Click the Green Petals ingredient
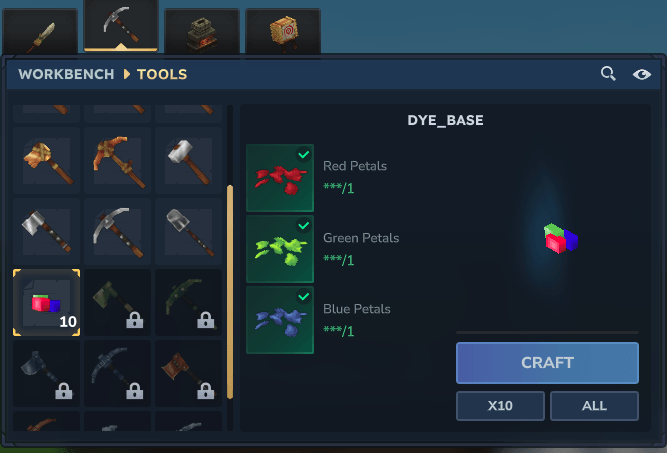The image size is (667, 453). 280,249
